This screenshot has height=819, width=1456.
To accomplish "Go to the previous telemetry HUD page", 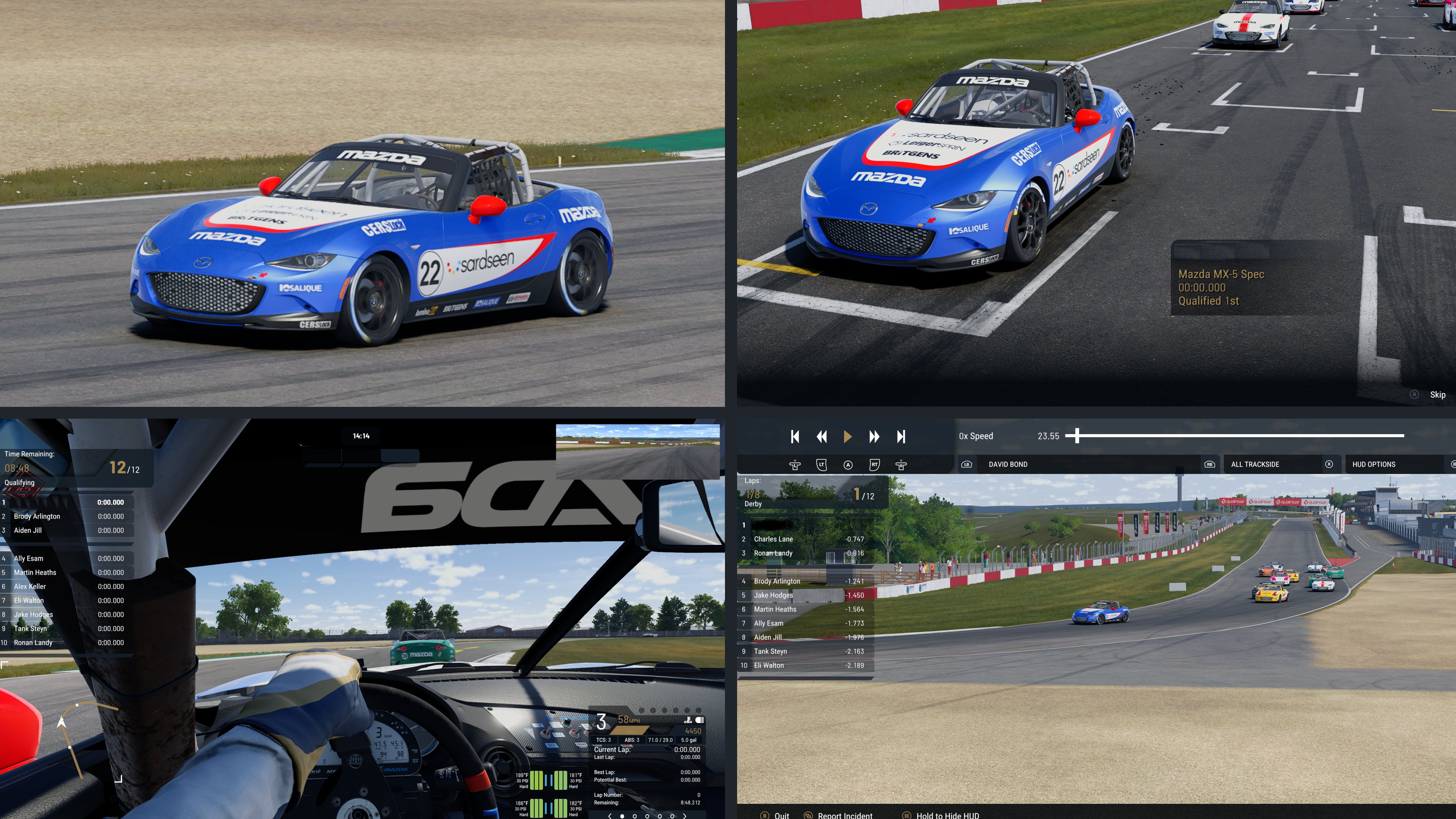I will [609, 816].
